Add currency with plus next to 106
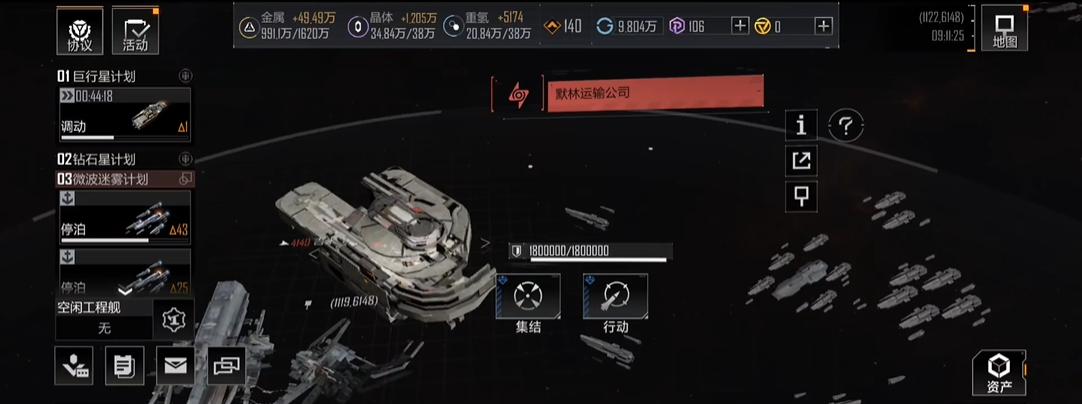 point(740,26)
